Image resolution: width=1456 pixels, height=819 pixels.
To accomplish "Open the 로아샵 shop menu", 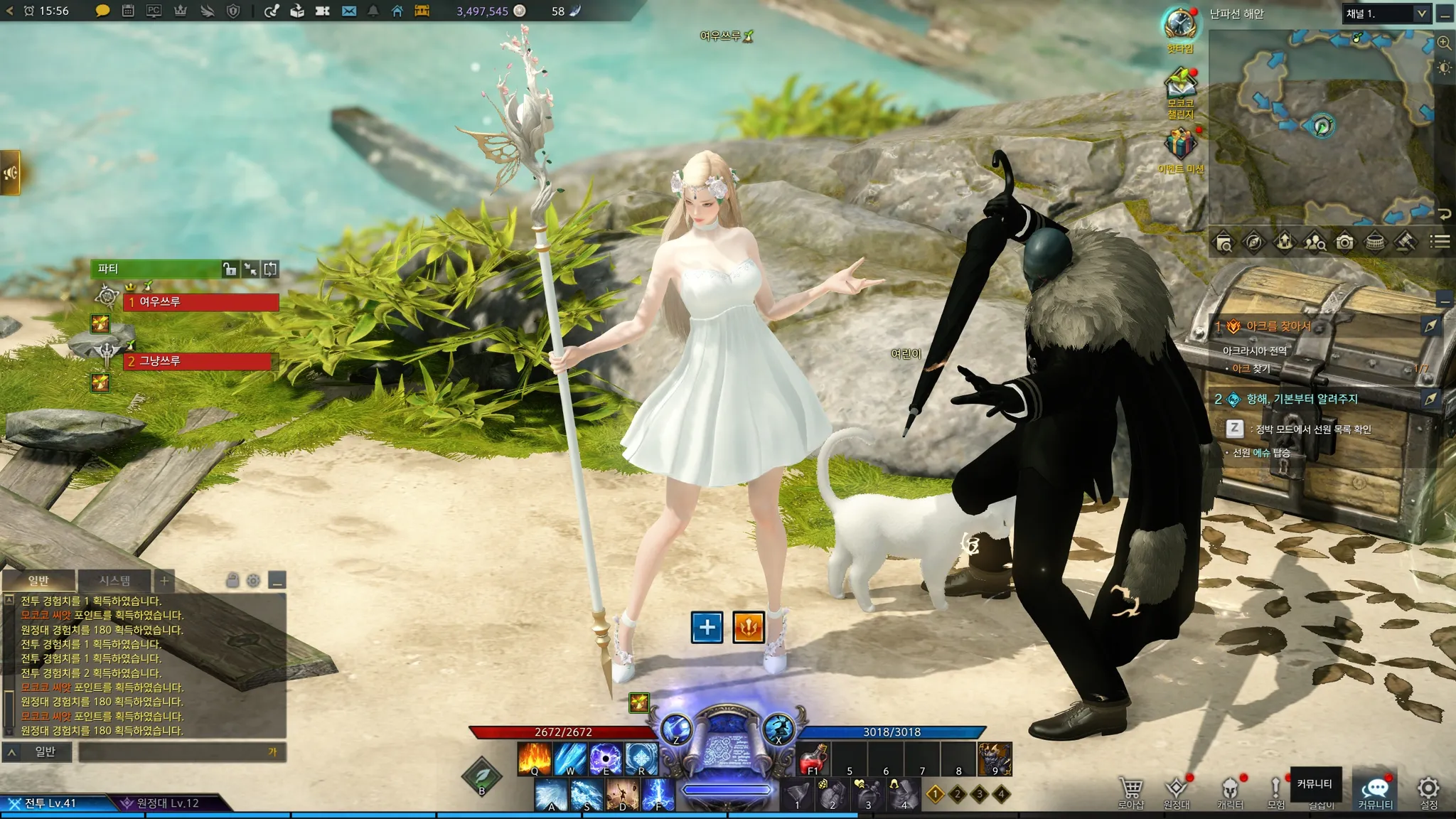I will [x=1130, y=791].
